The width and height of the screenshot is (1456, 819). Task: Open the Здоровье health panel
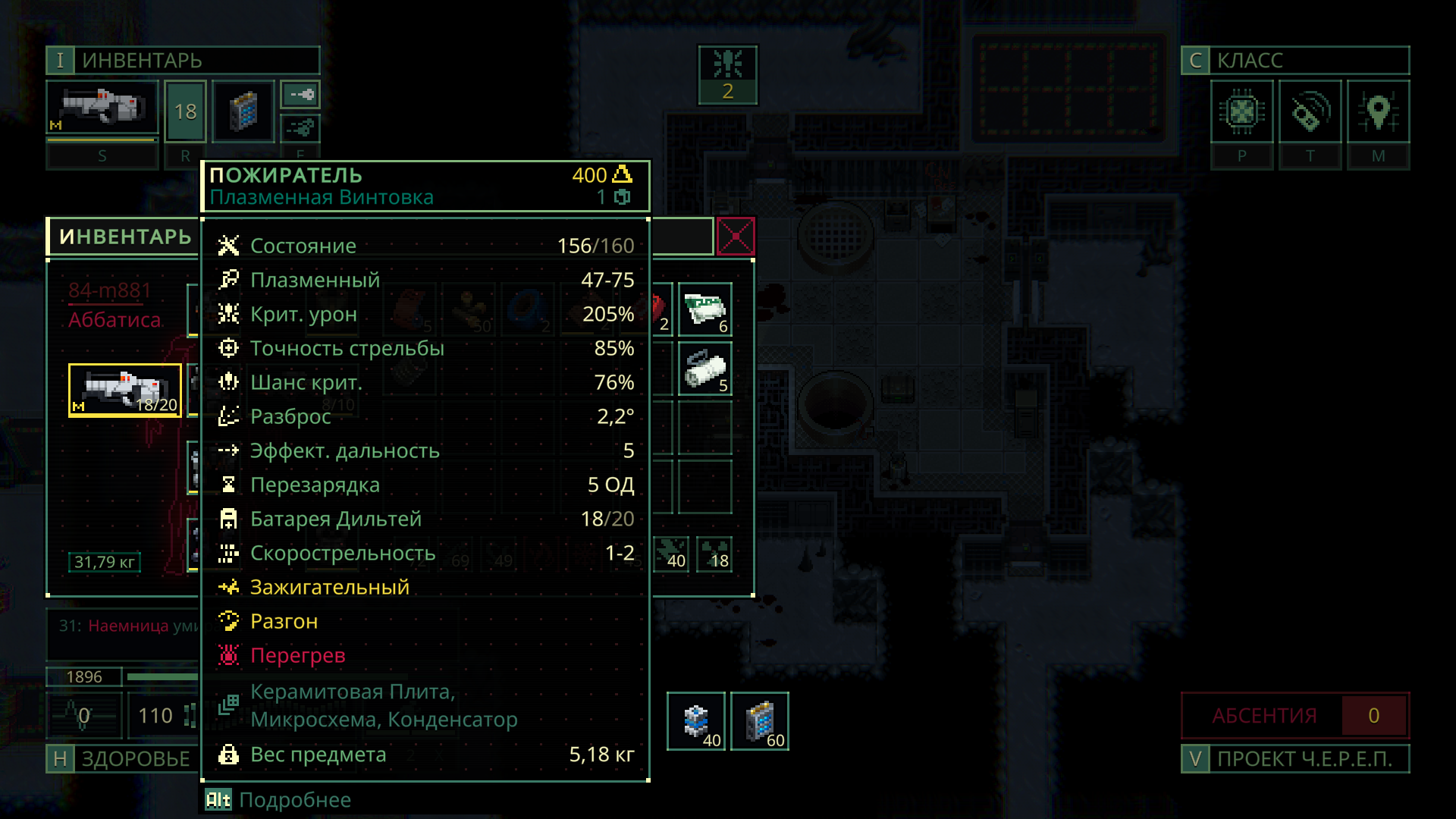pos(122,759)
